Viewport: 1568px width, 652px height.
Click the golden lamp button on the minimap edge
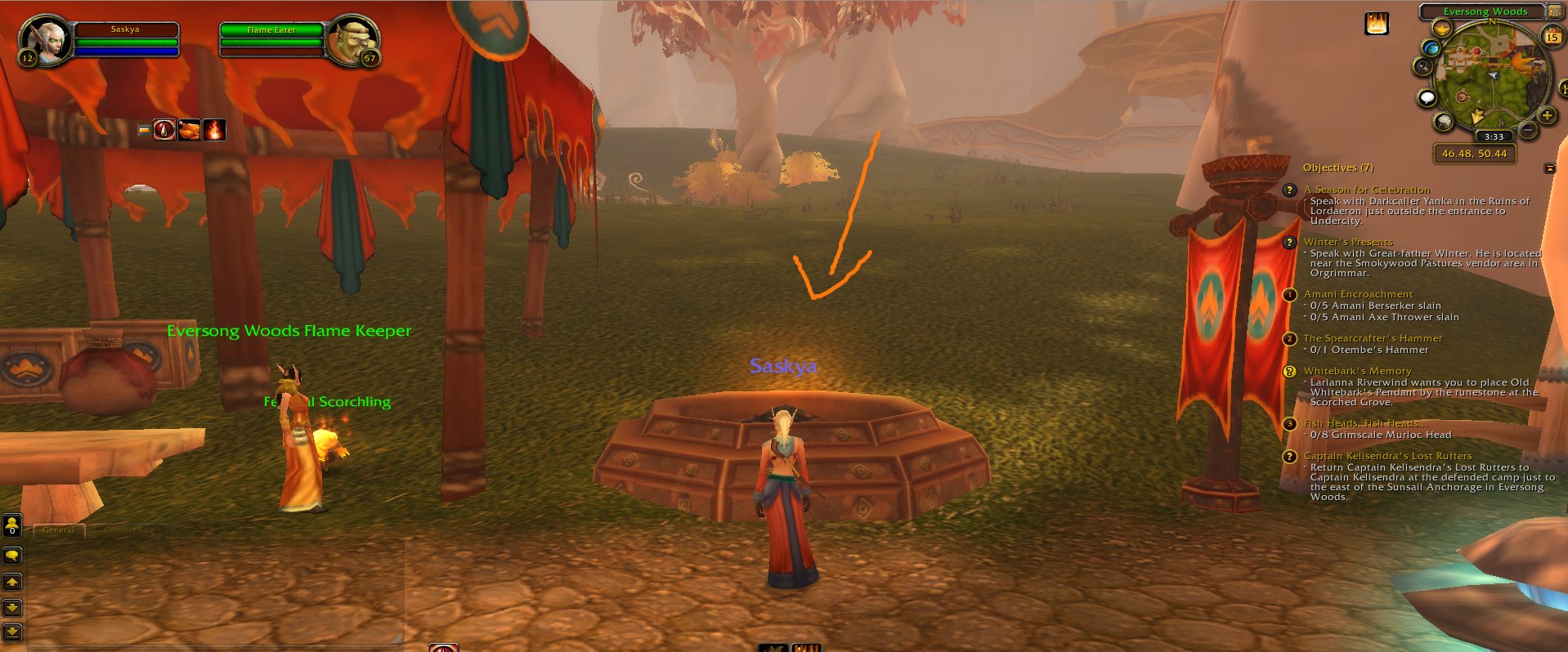pos(1441,29)
